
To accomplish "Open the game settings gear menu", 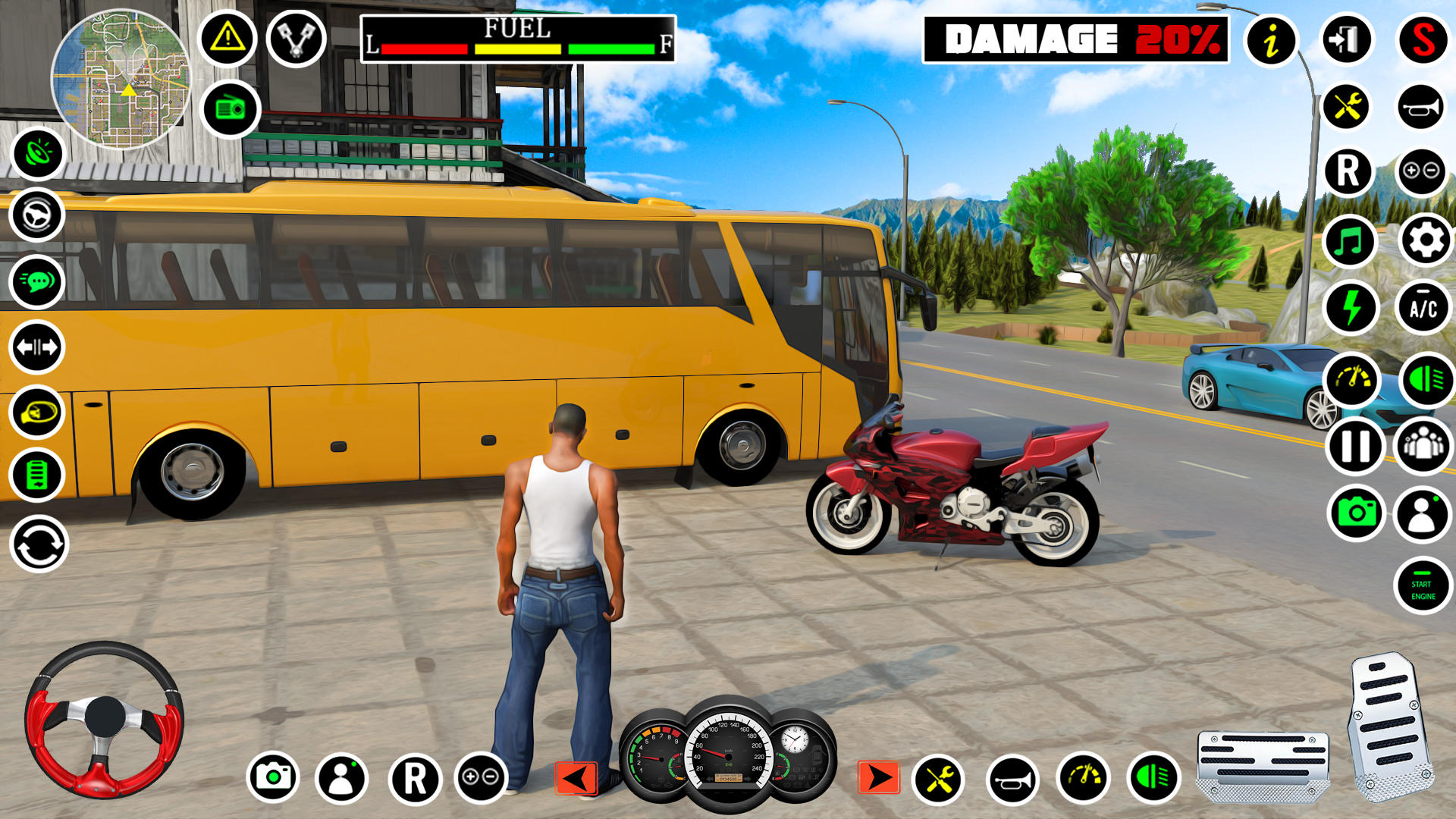I will click(1426, 243).
